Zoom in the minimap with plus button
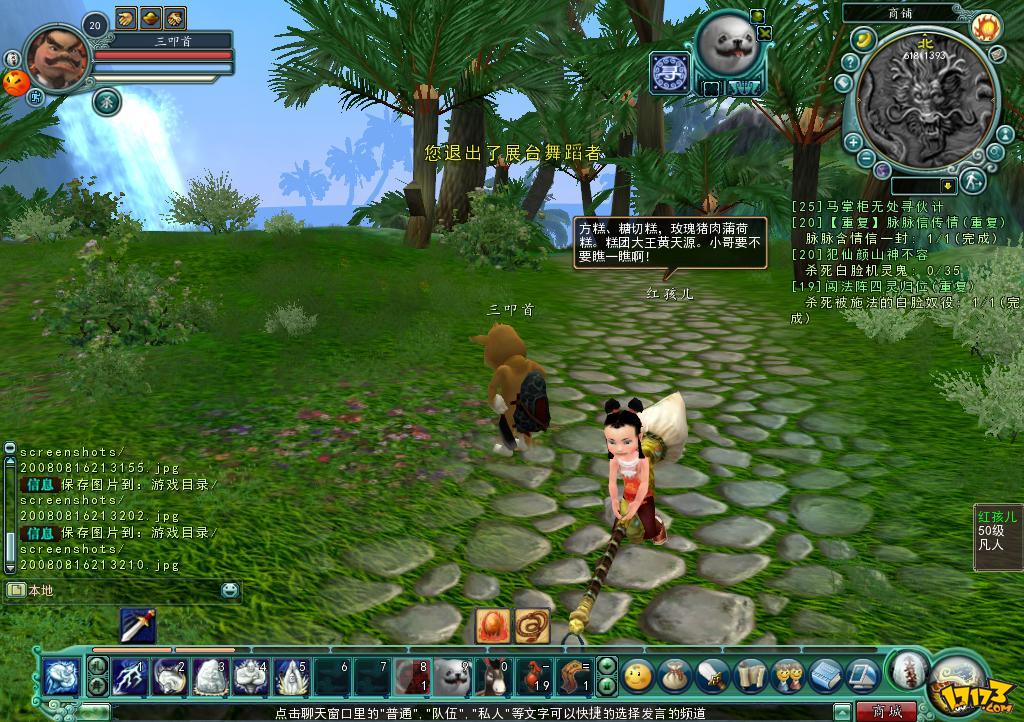This screenshot has width=1024, height=722. [853, 142]
